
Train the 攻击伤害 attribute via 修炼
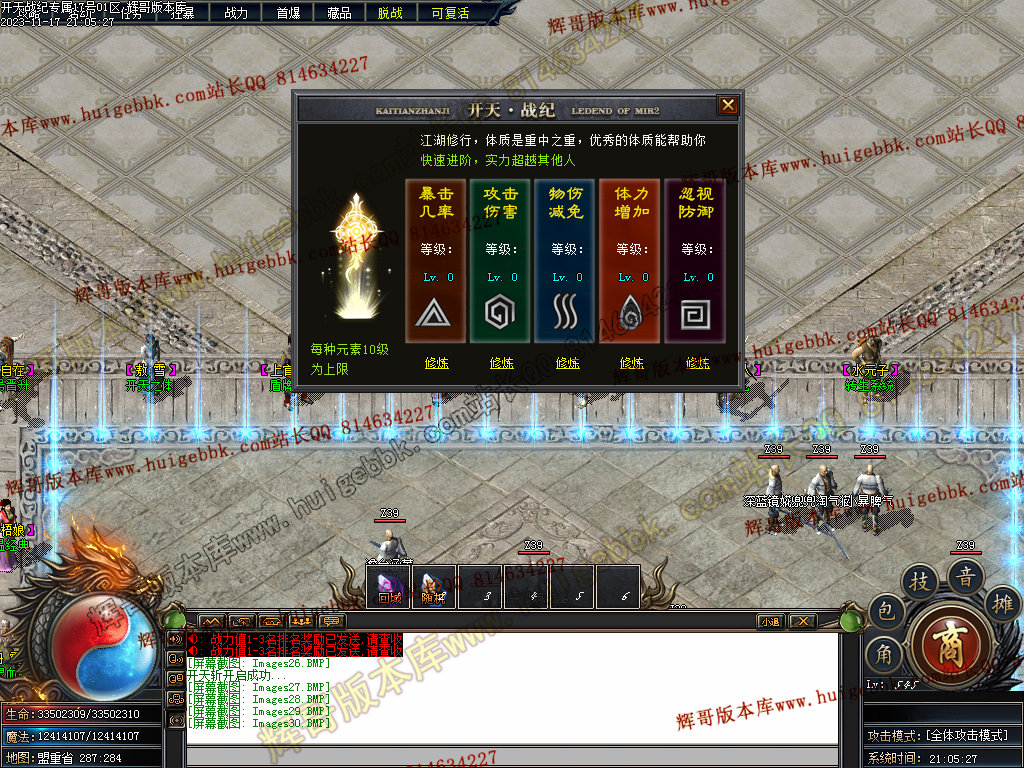click(x=502, y=363)
